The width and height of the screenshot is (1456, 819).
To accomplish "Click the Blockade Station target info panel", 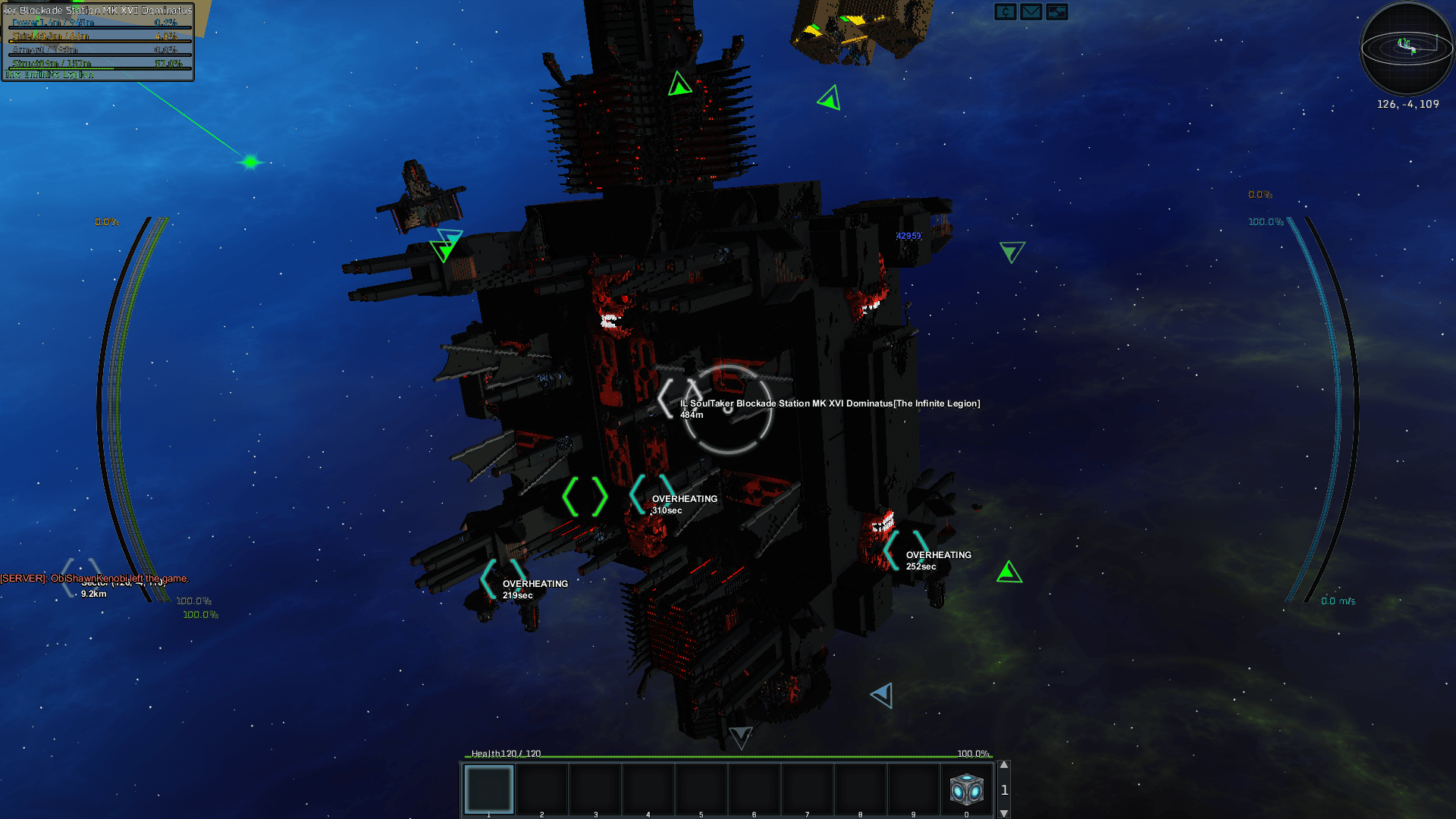I will (98, 42).
